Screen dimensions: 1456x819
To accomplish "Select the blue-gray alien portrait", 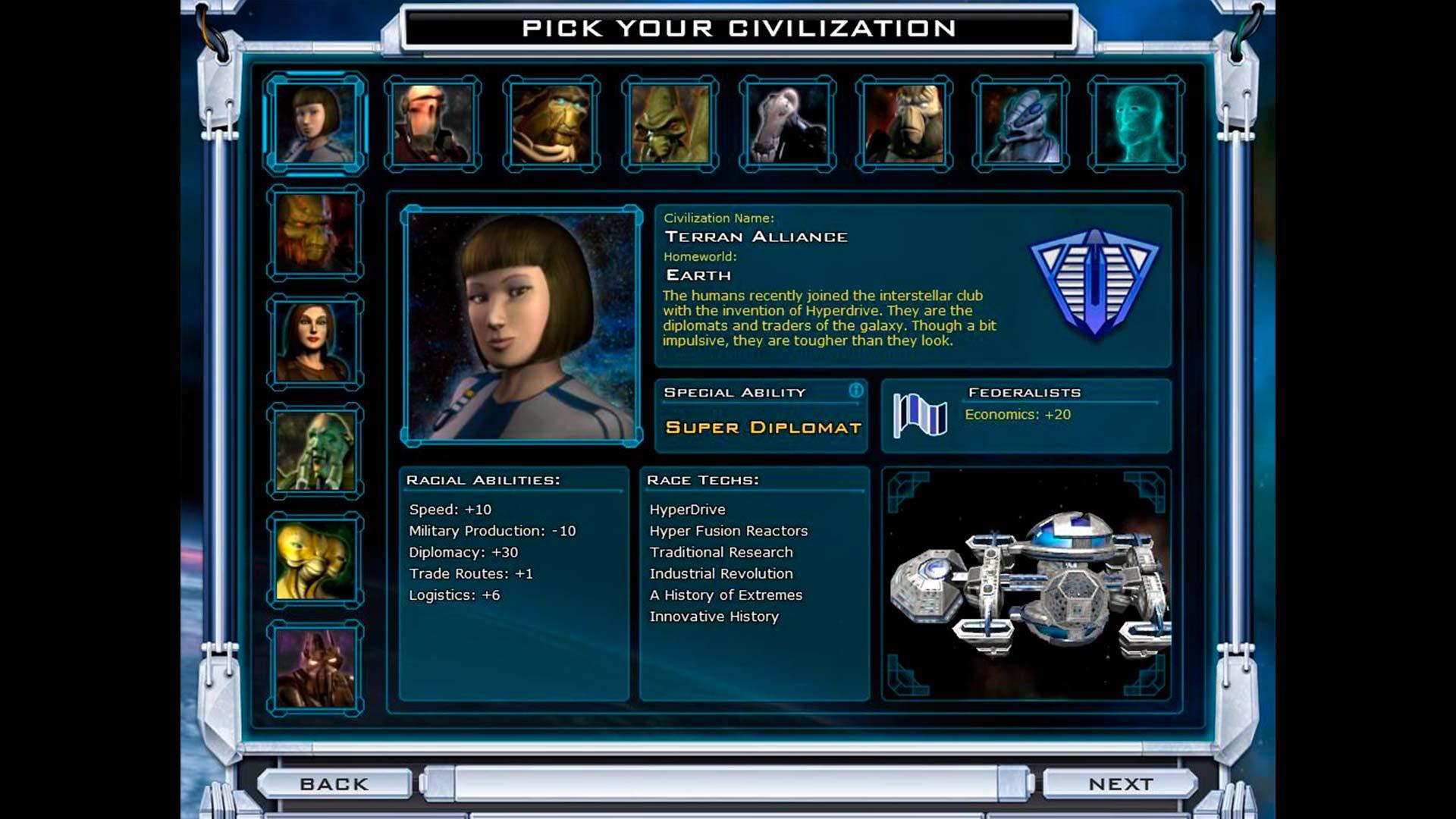I will 1021,124.
